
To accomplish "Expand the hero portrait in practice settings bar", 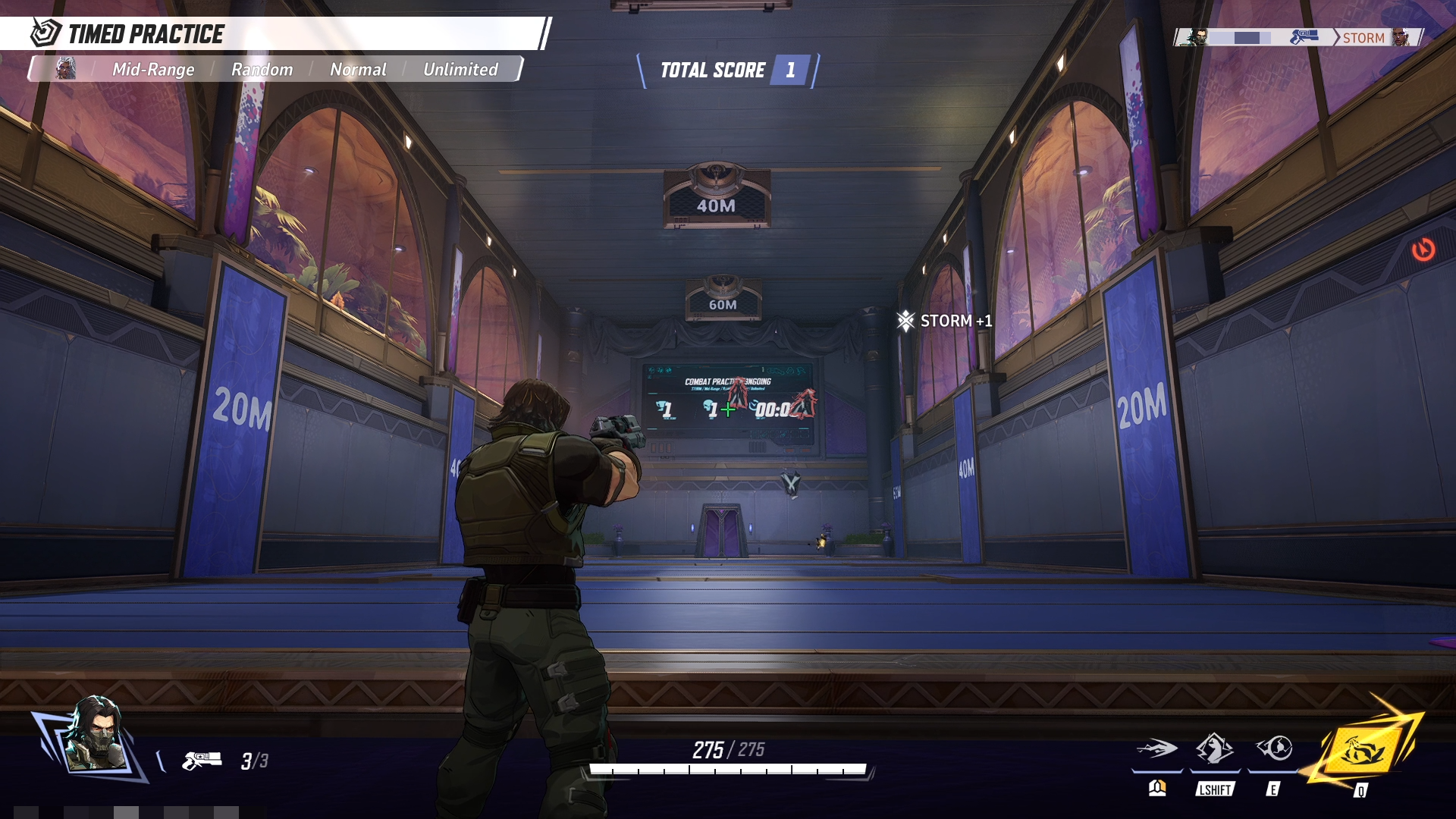I will pos(67,70).
